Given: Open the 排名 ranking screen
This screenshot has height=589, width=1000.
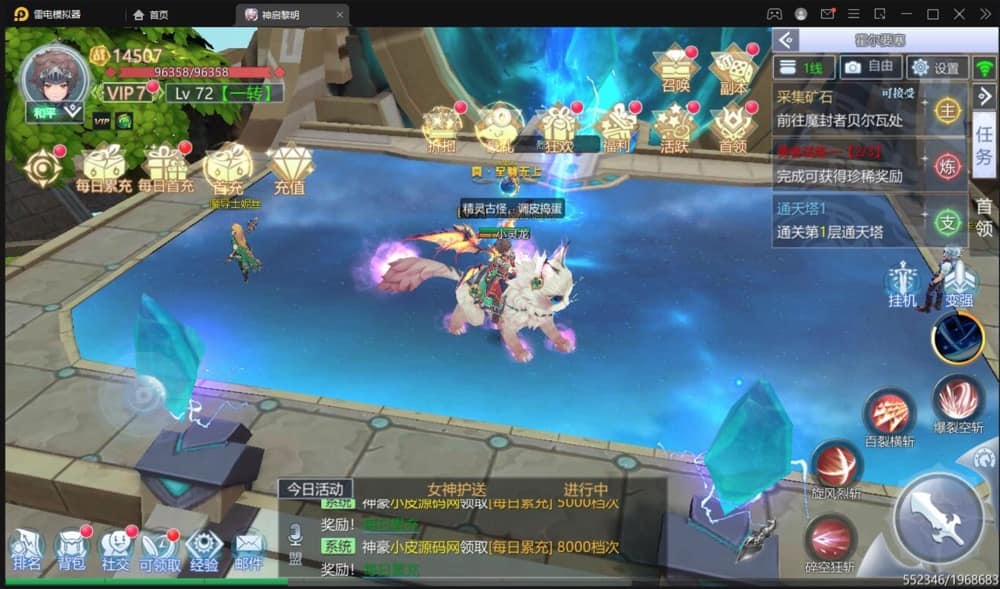Looking at the screenshot, I should (27, 548).
